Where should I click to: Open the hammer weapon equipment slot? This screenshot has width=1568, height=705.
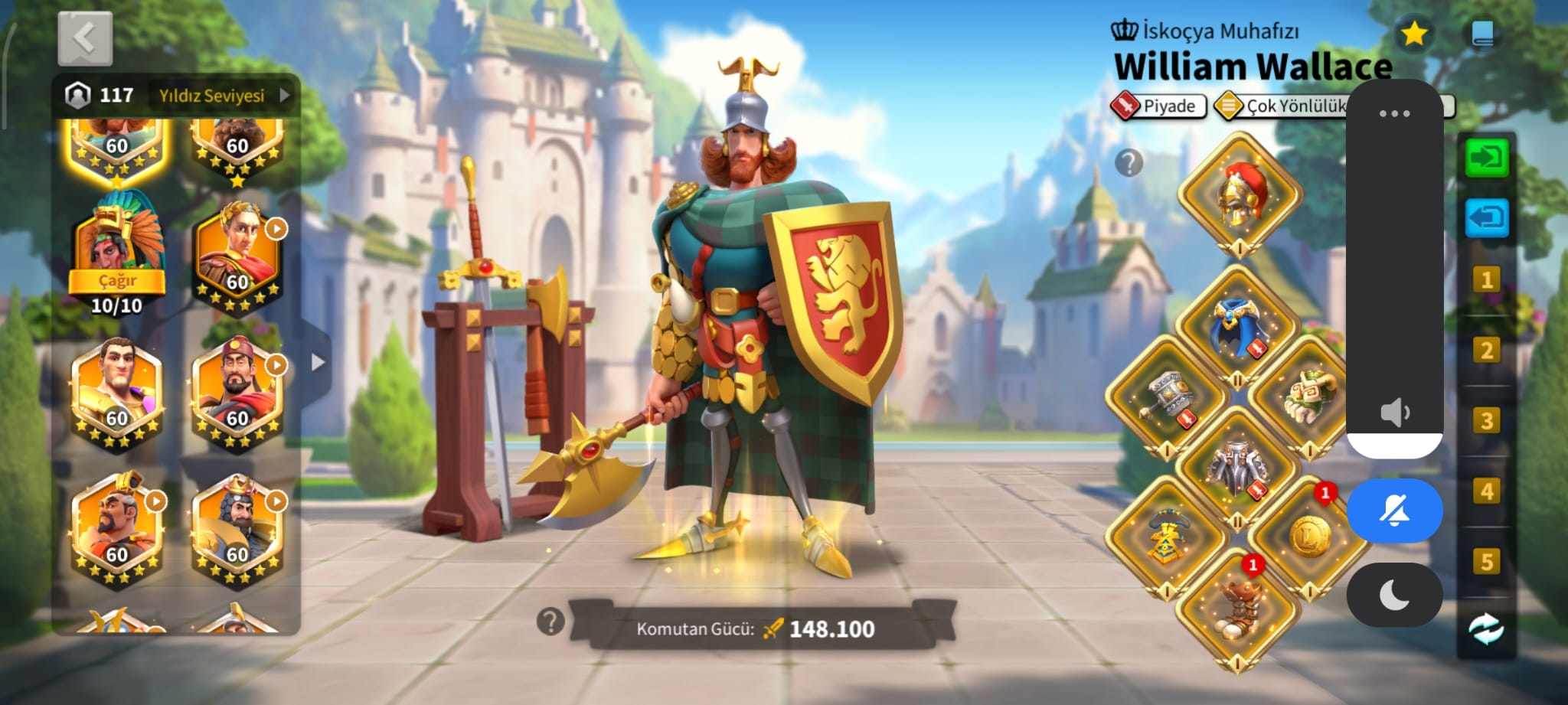pyautogui.click(x=1168, y=398)
